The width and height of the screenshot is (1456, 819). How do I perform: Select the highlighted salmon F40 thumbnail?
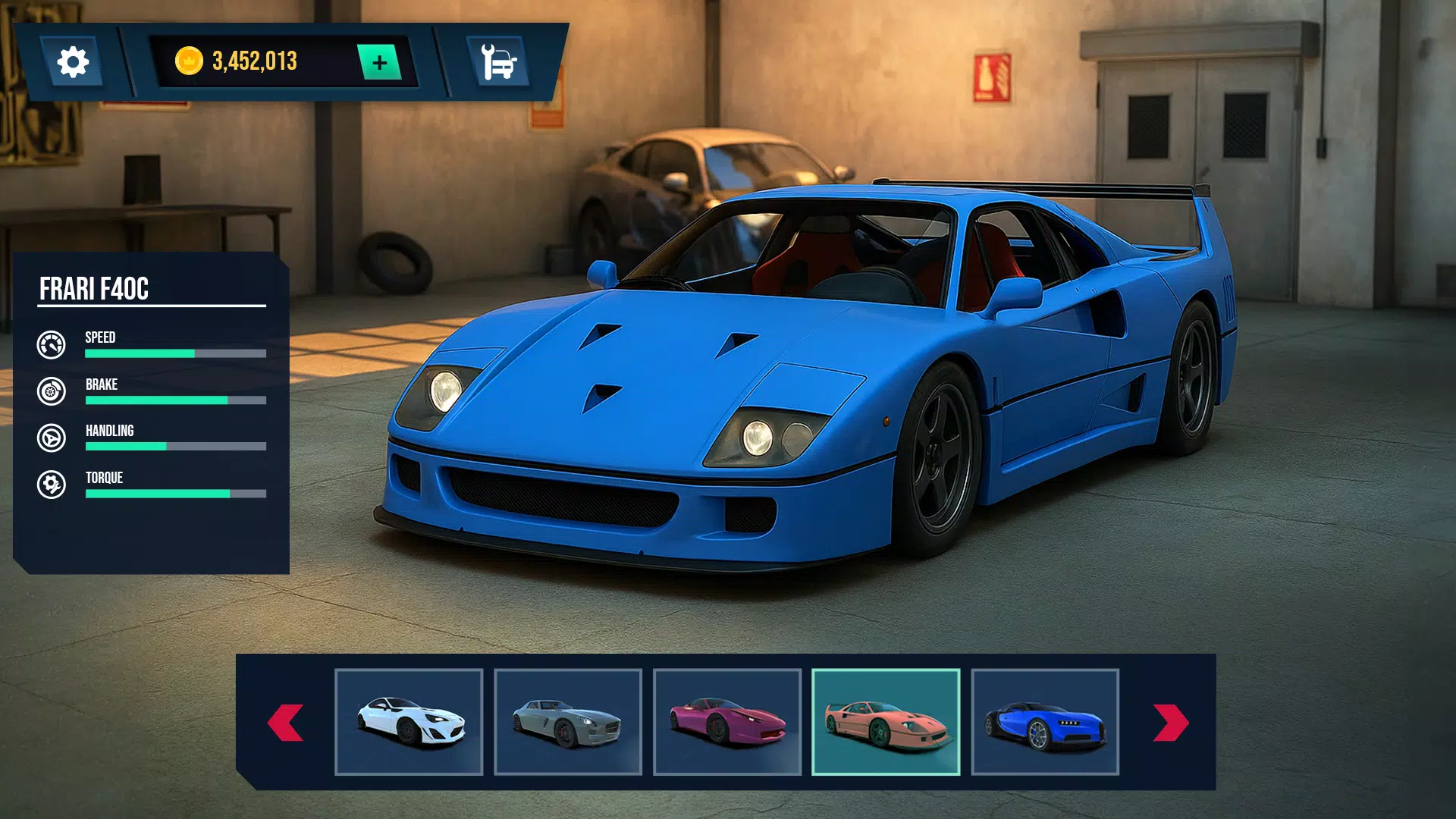click(x=886, y=722)
